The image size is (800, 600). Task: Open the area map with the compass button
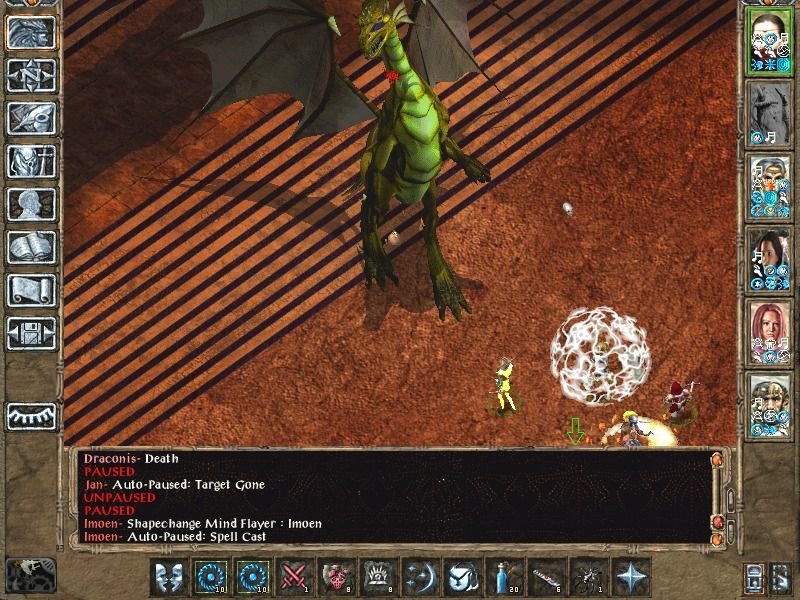tap(31, 75)
